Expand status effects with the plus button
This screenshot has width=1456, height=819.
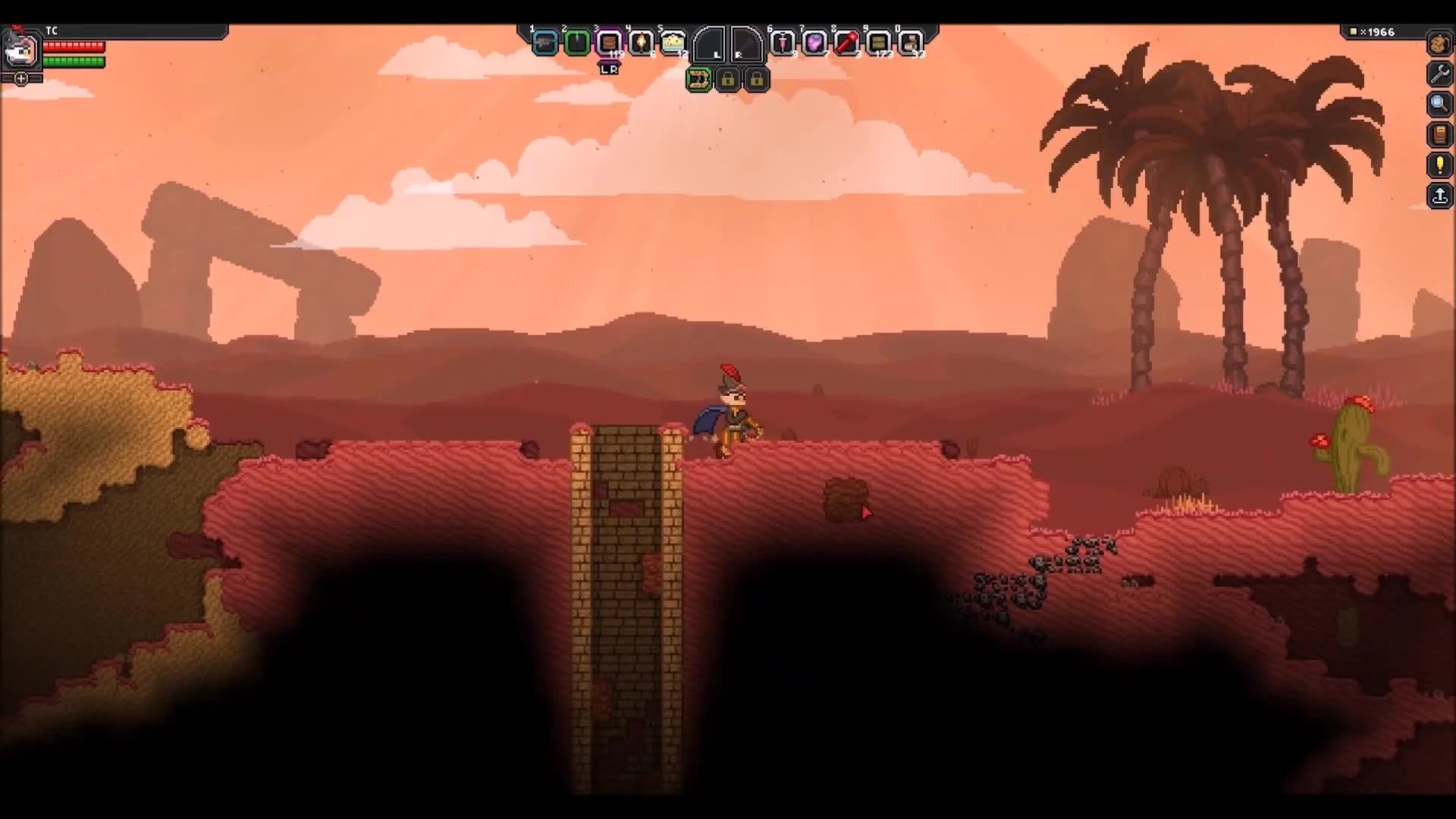coord(20,77)
